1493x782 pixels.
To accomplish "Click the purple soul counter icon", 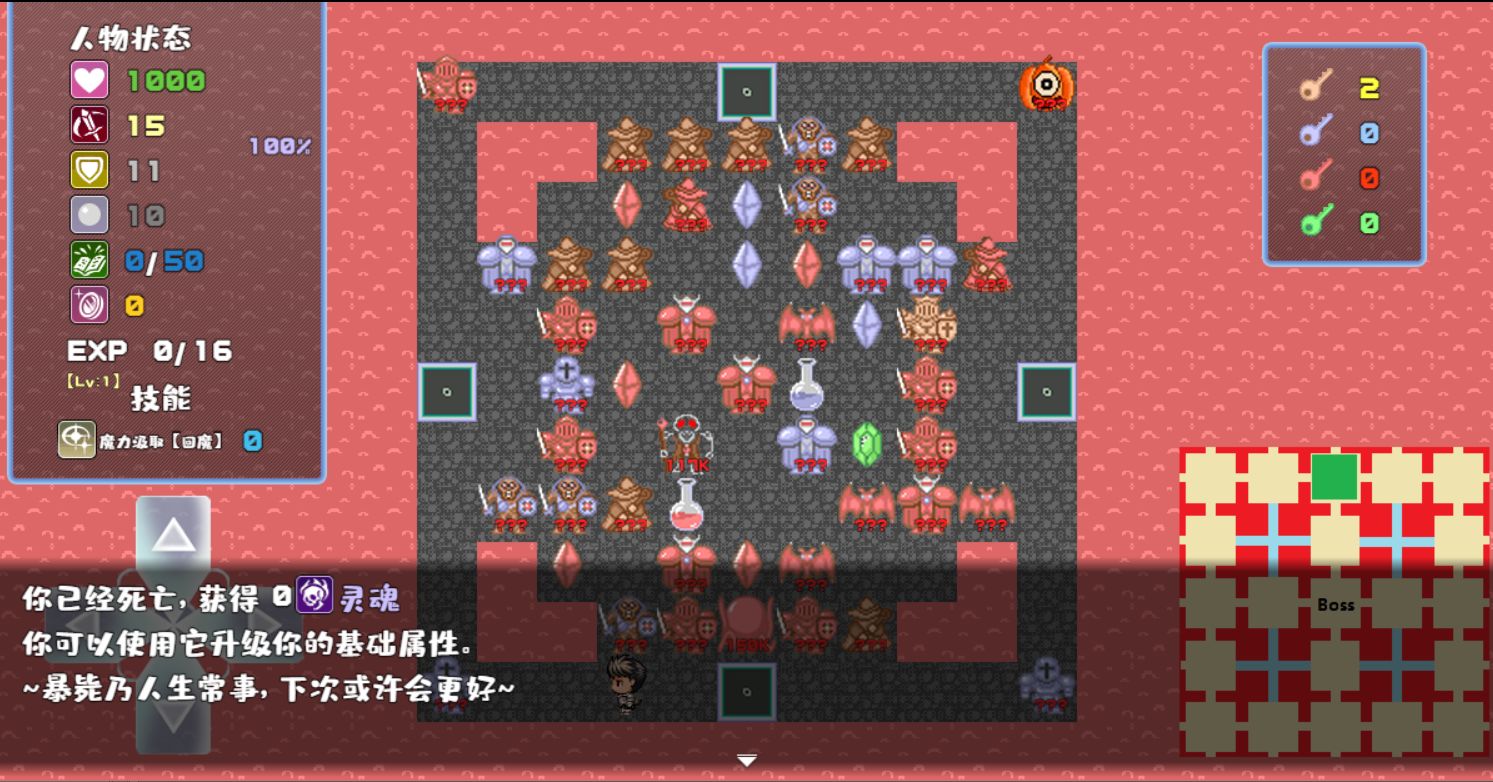I will point(90,303).
